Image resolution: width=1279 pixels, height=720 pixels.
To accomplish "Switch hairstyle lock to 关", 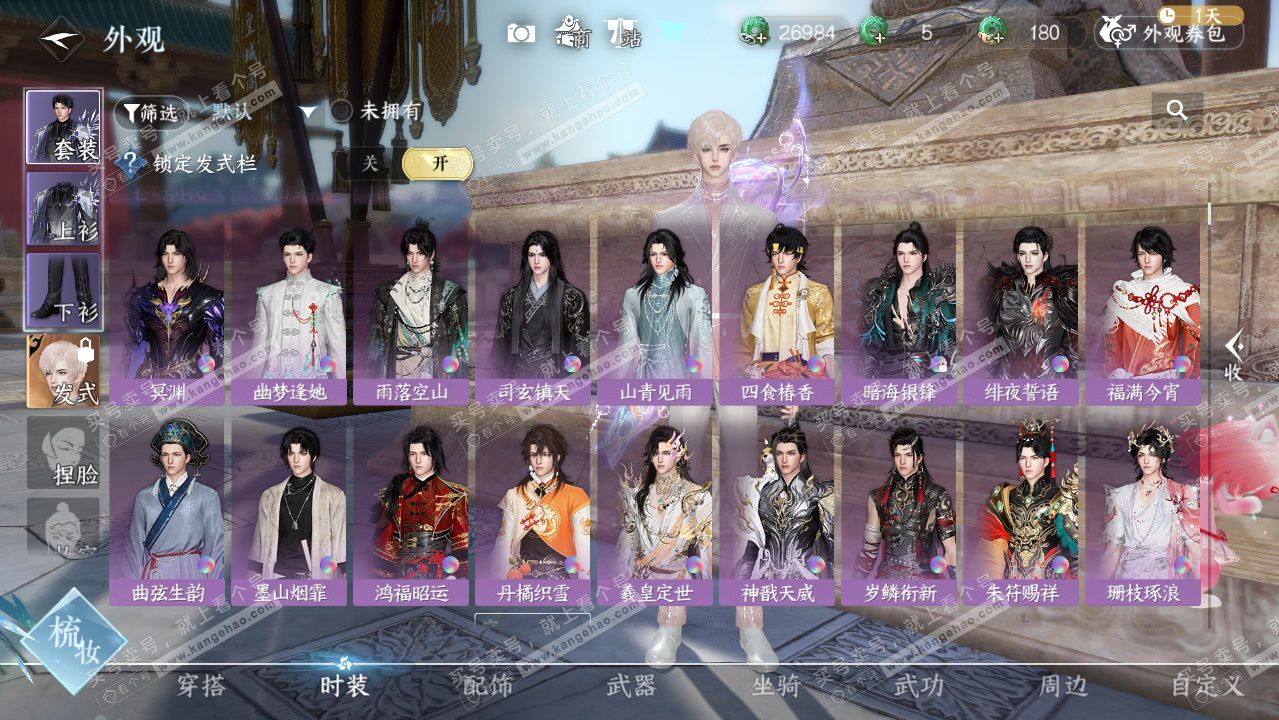I will (370, 164).
